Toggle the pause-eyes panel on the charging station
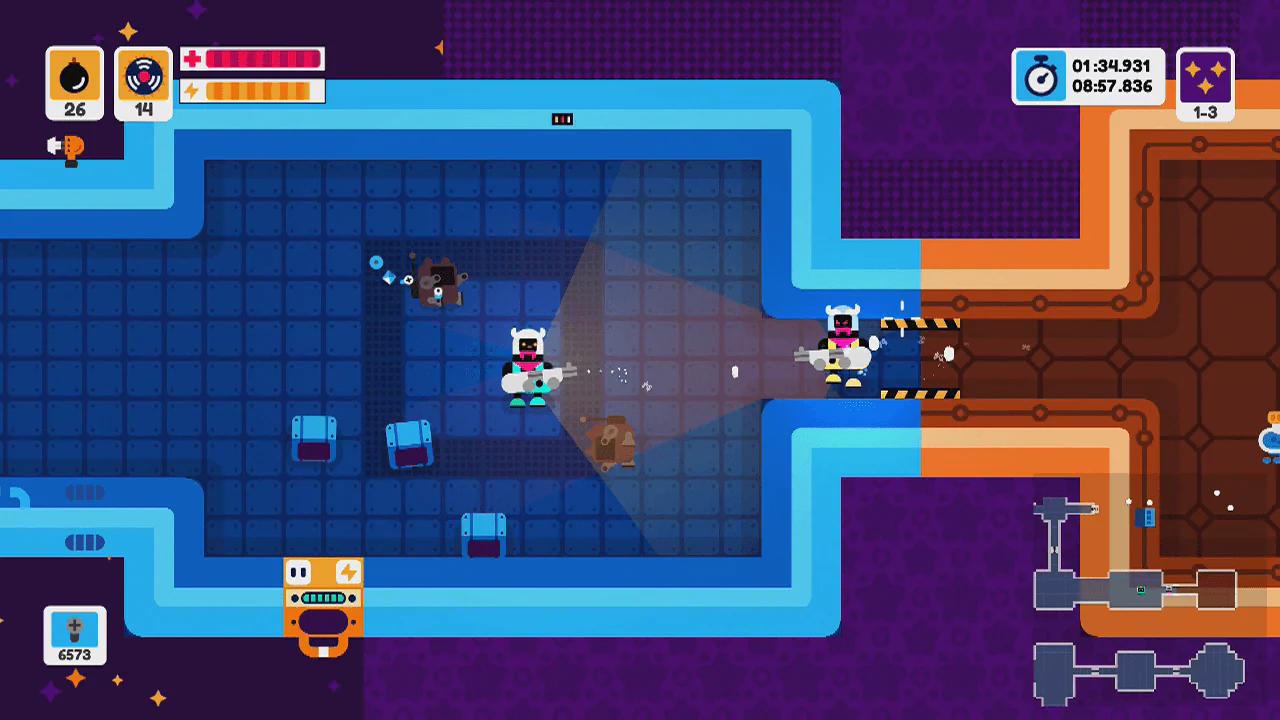The width and height of the screenshot is (1280, 720). click(x=299, y=571)
